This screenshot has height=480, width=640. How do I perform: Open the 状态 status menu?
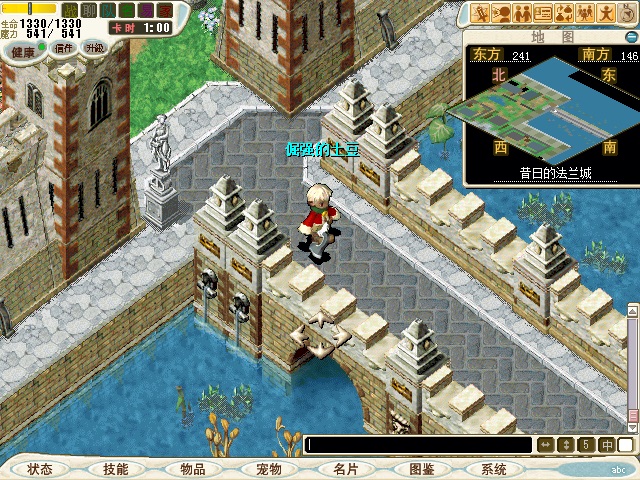pos(40,469)
